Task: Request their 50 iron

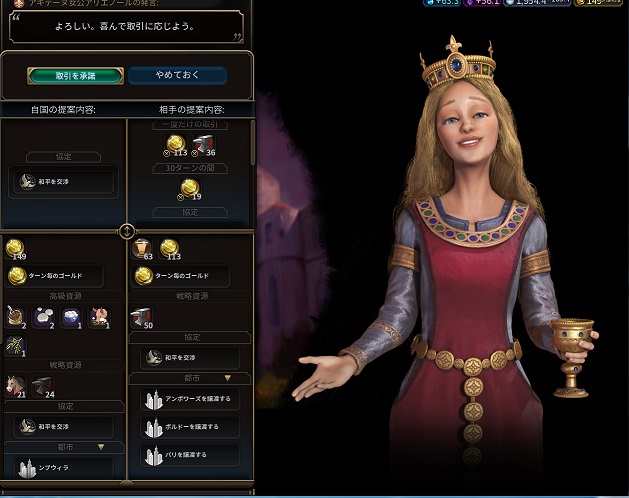Action: (x=143, y=318)
